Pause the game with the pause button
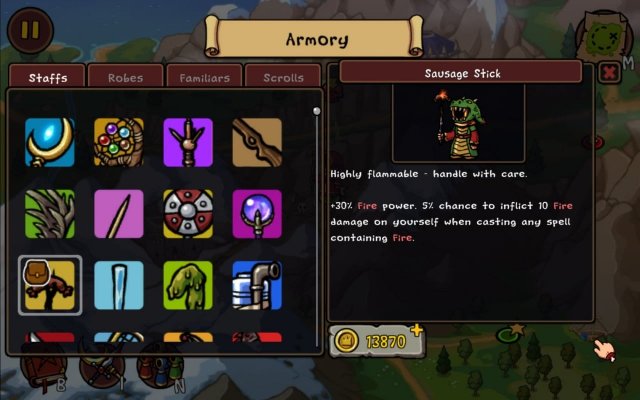The width and height of the screenshot is (640, 400). point(29,30)
